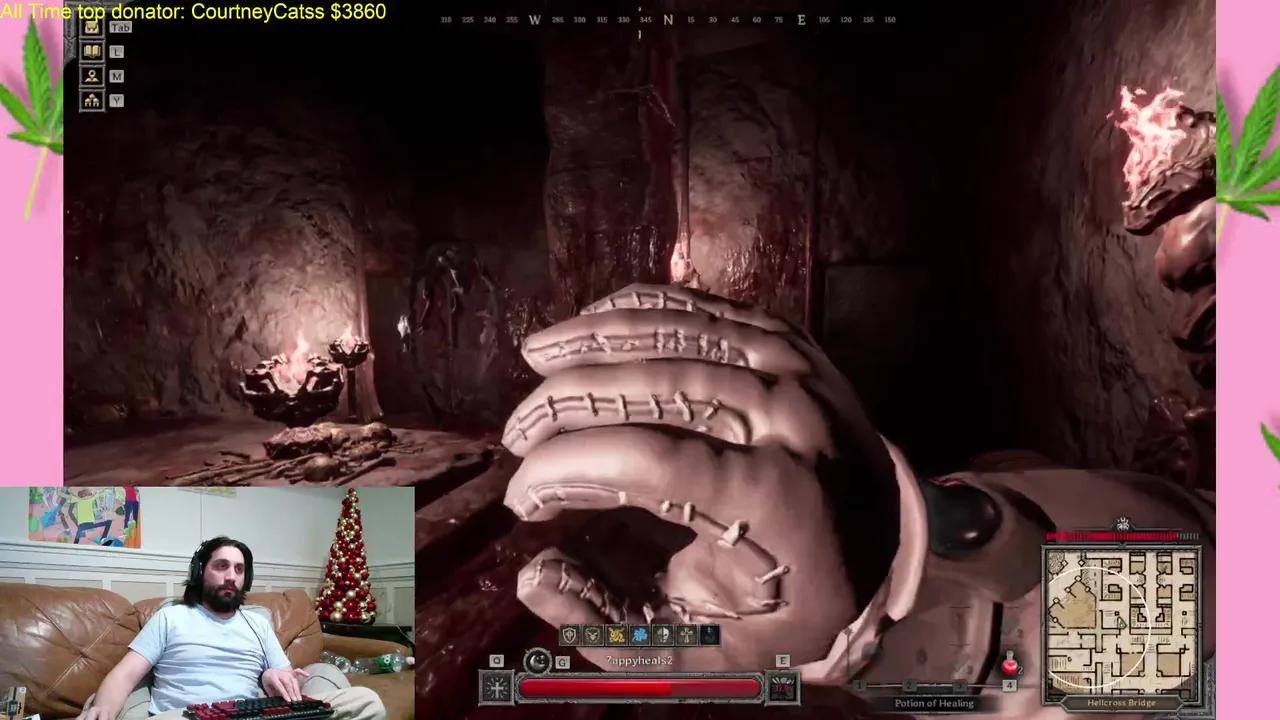The image size is (1280, 720).
Task: Click hotbar slot 1
Action: click(x=858, y=686)
